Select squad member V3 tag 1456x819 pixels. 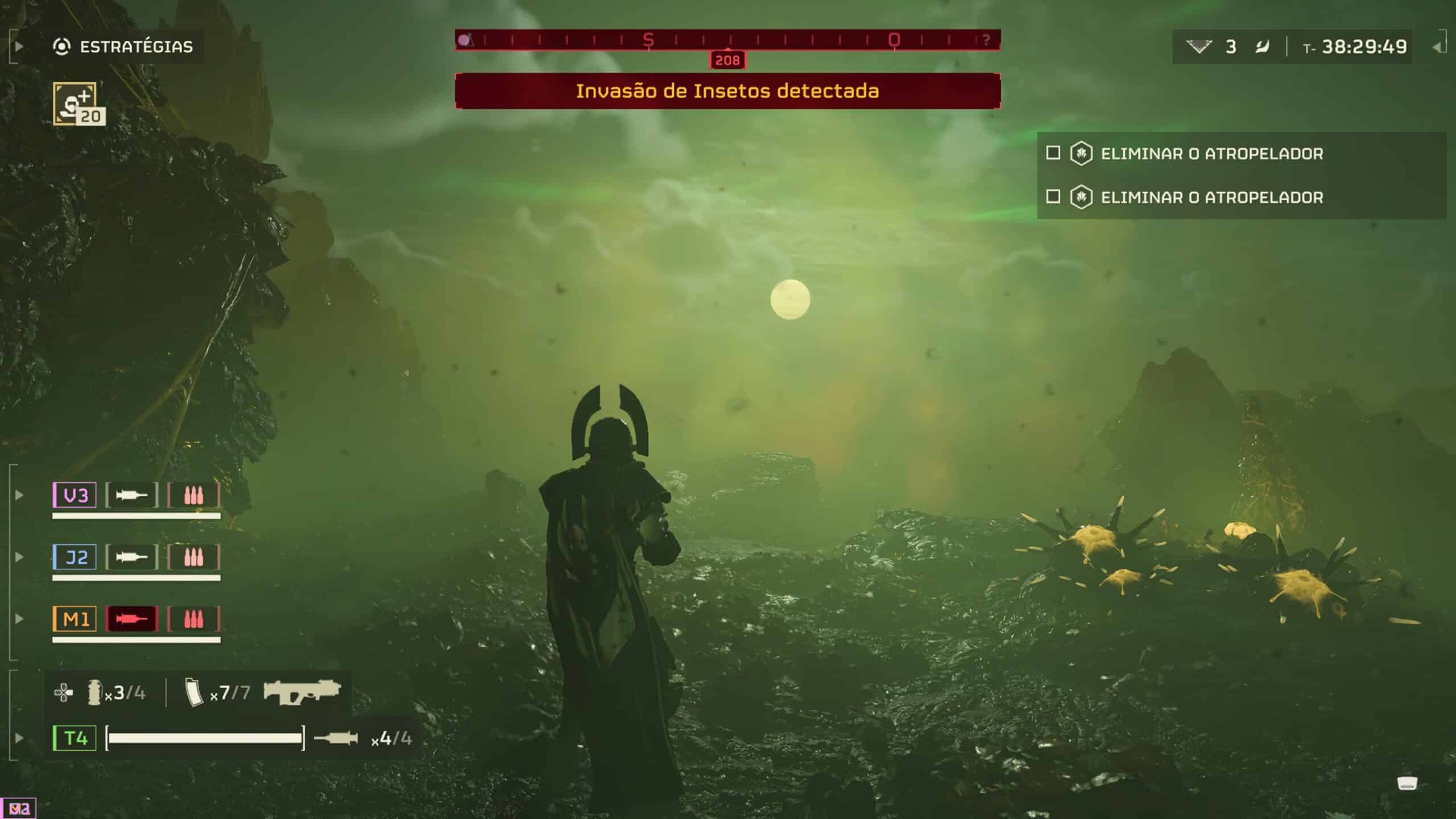click(x=75, y=495)
